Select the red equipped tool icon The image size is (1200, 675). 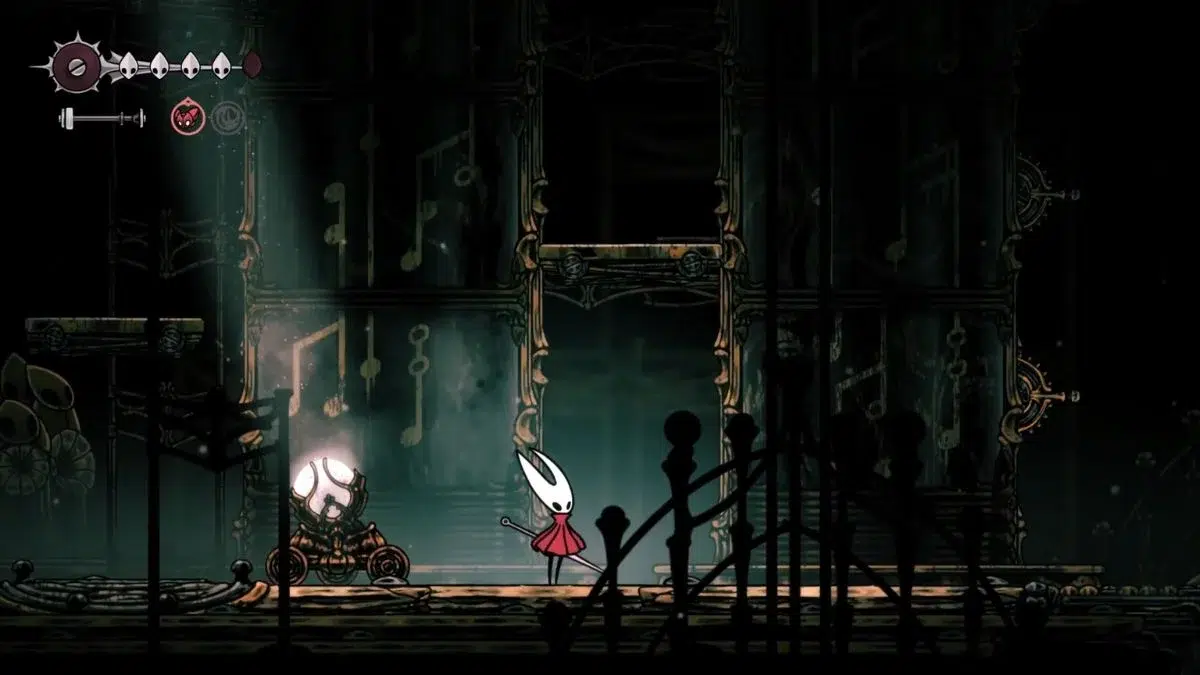(x=188, y=117)
